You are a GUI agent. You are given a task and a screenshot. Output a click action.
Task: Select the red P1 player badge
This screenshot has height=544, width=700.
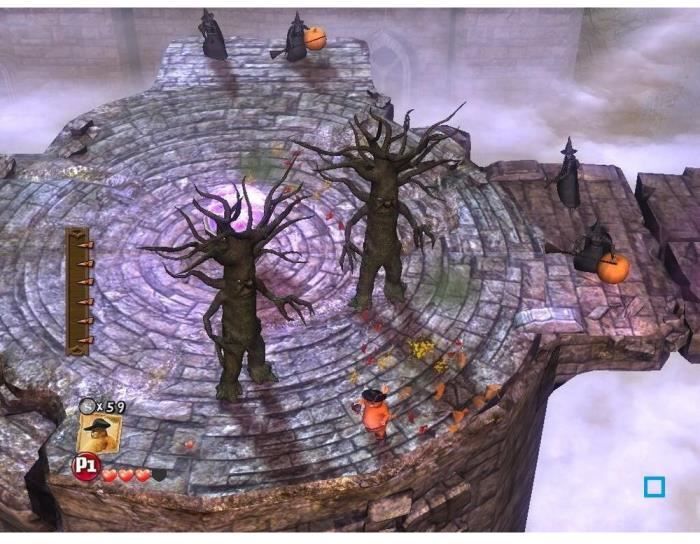pyautogui.click(x=85, y=467)
